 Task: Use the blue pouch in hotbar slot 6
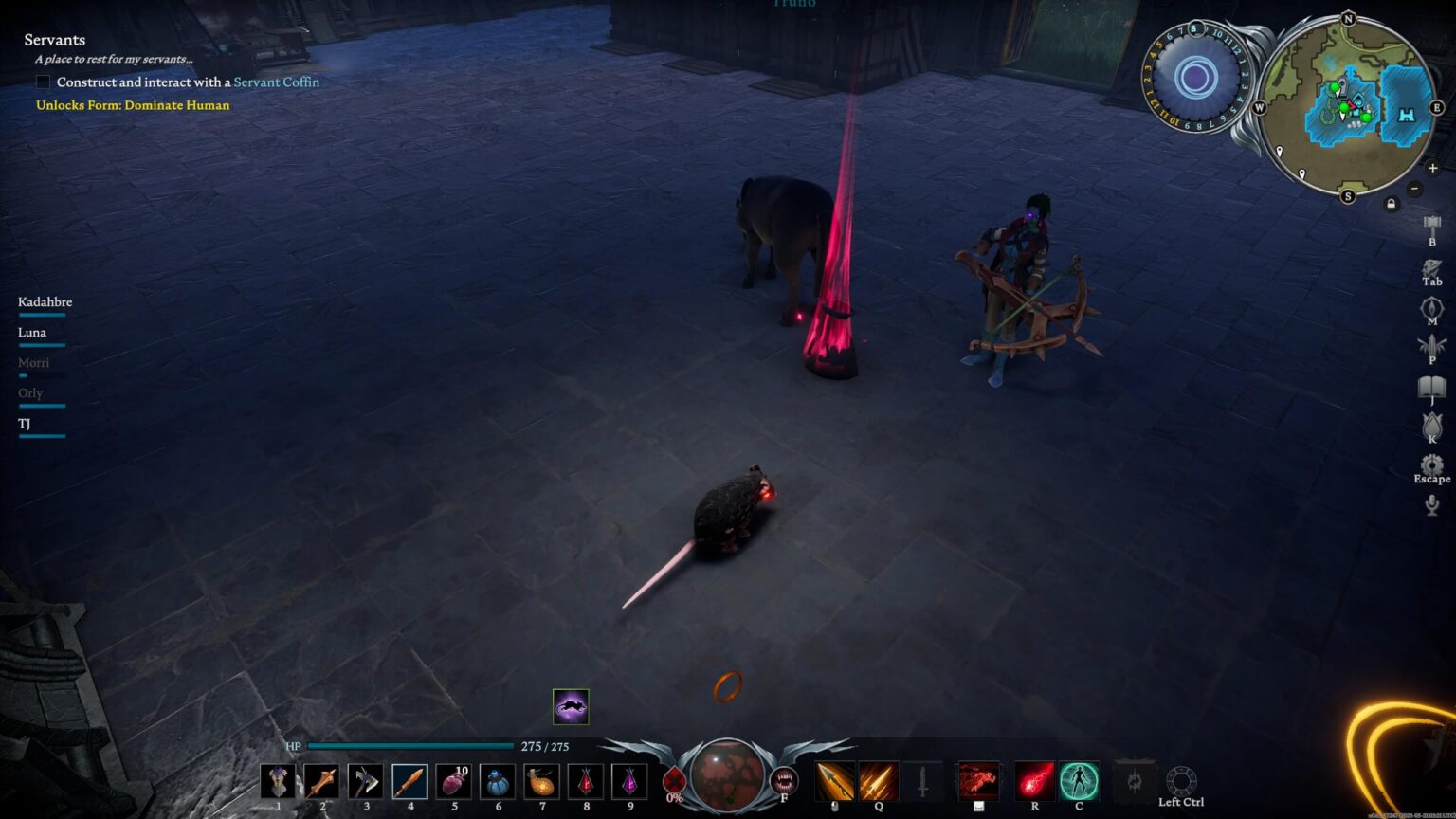[x=498, y=781]
